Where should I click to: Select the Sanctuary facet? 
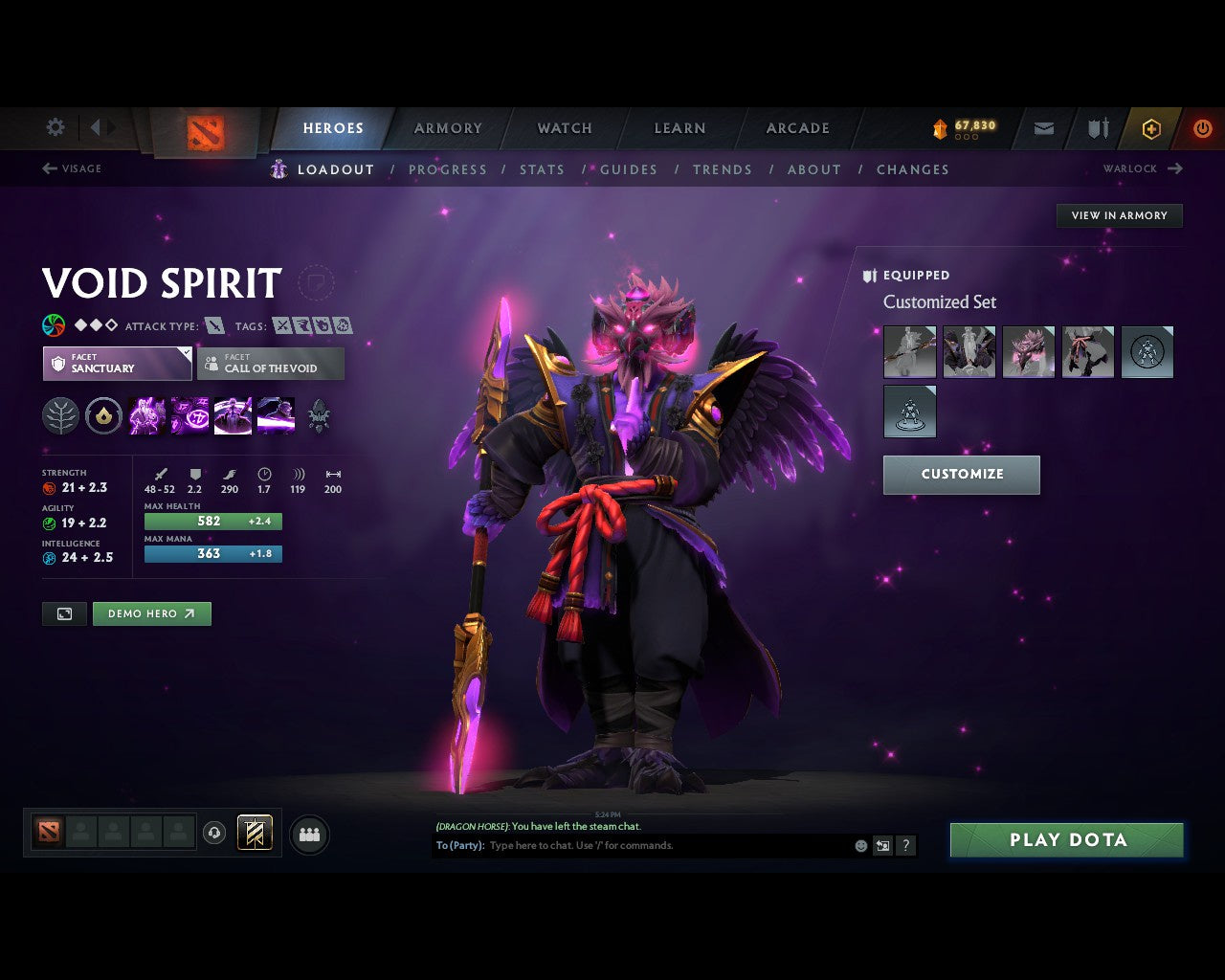[x=116, y=364]
